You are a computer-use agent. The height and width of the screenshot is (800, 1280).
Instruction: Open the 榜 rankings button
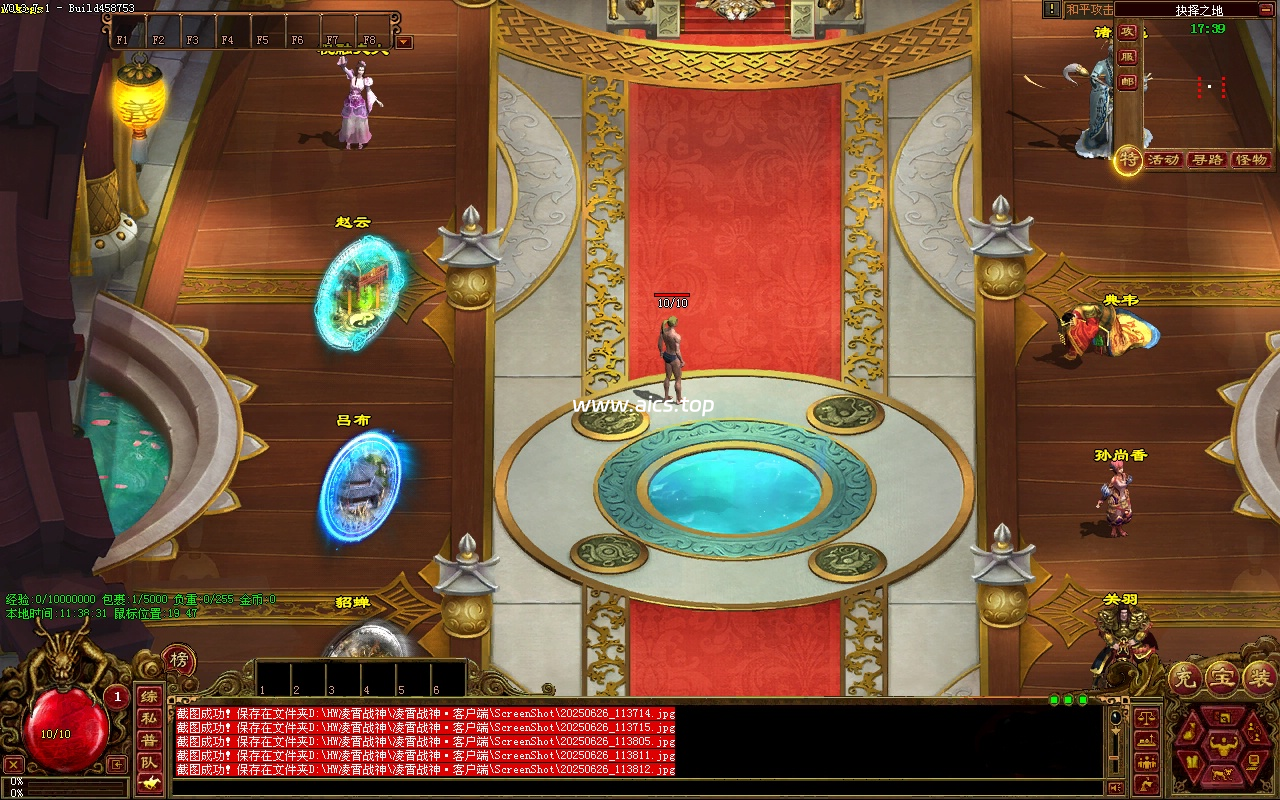click(x=179, y=660)
